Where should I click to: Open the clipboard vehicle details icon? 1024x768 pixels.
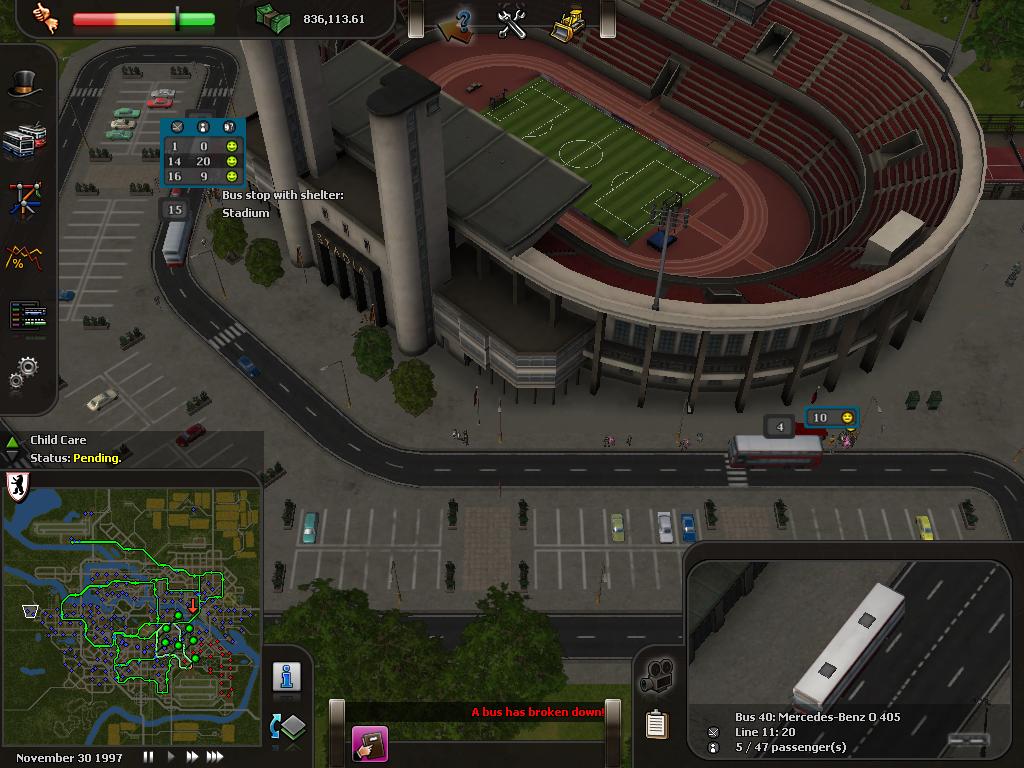656,724
